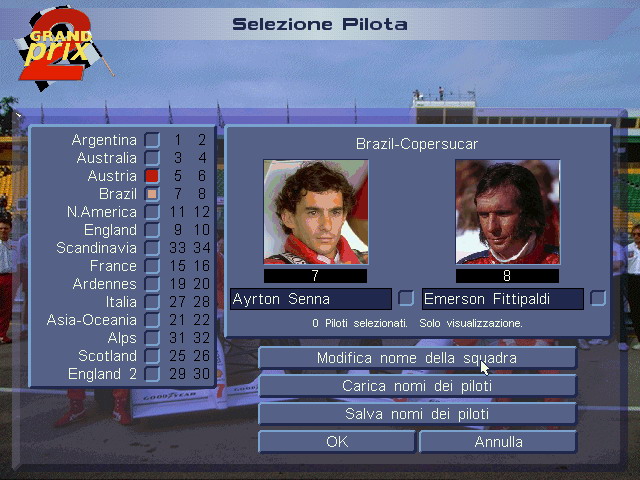
Task: Cancel with the Annulla button
Action: point(498,442)
